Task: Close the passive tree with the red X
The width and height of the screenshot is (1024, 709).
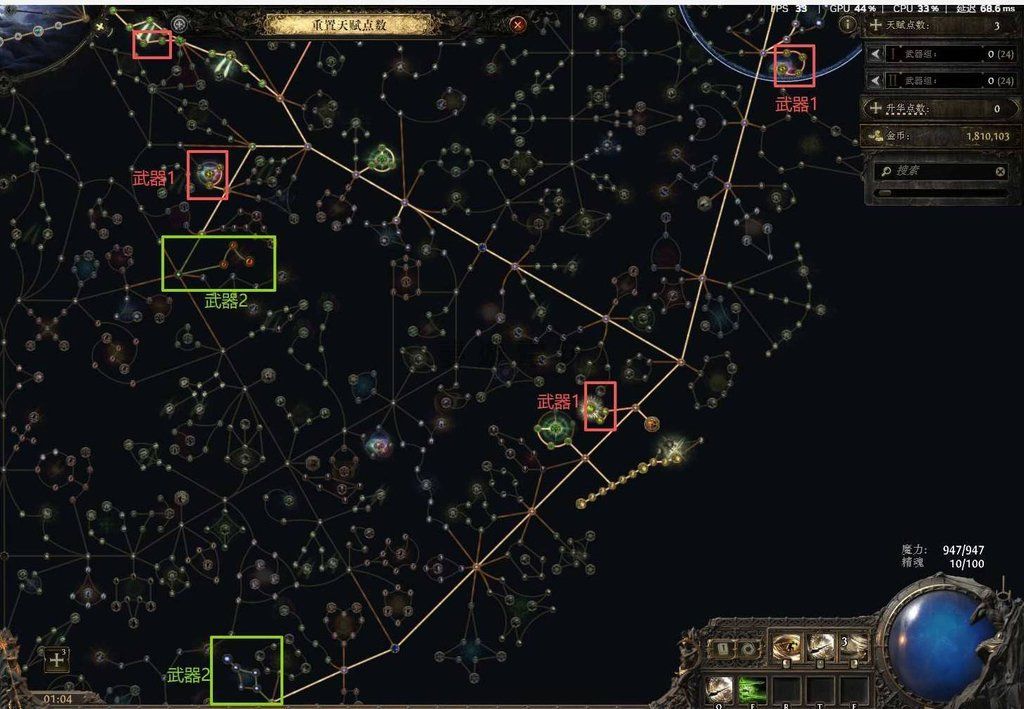Action: pos(517,25)
